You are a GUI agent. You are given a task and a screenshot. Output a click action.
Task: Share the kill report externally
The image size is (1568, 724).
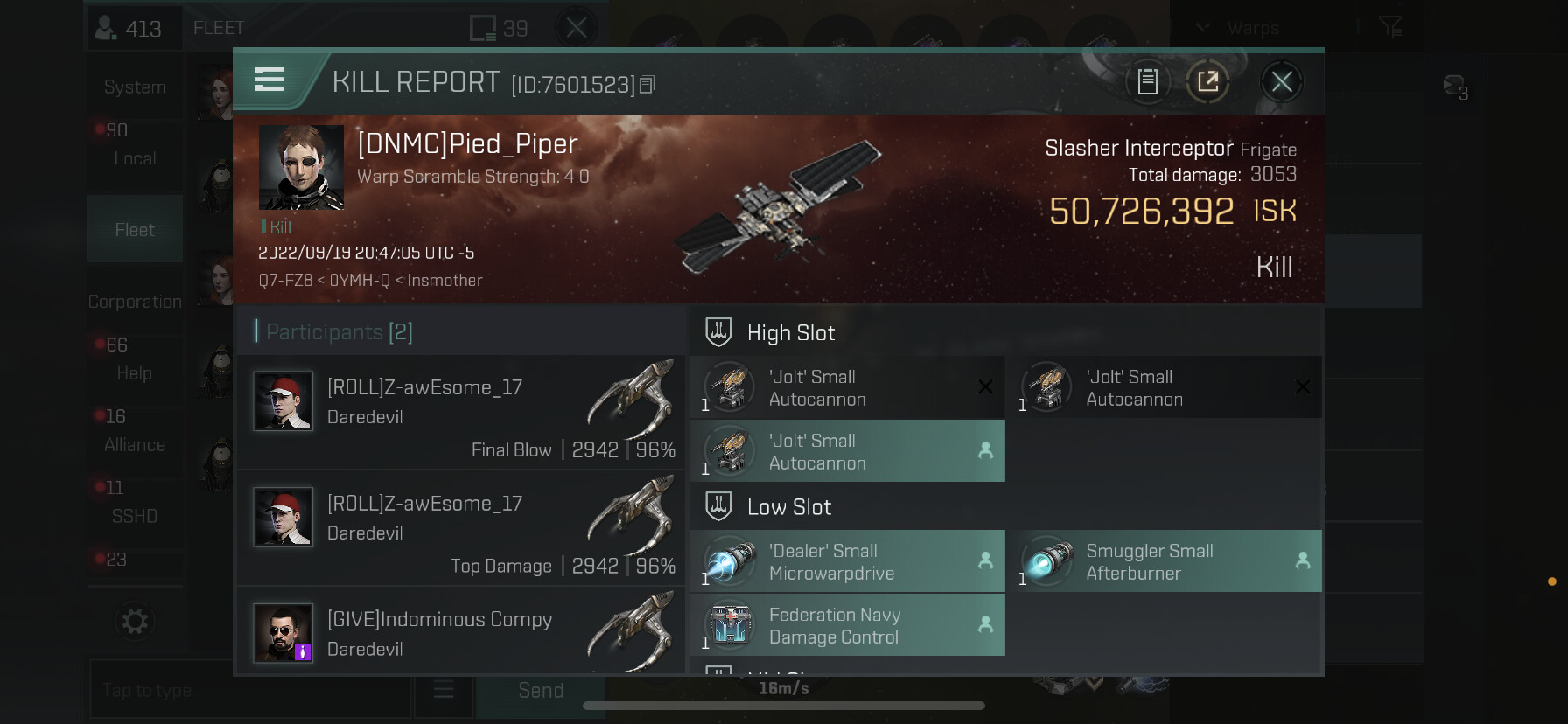pyautogui.click(x=1208, y=82)
